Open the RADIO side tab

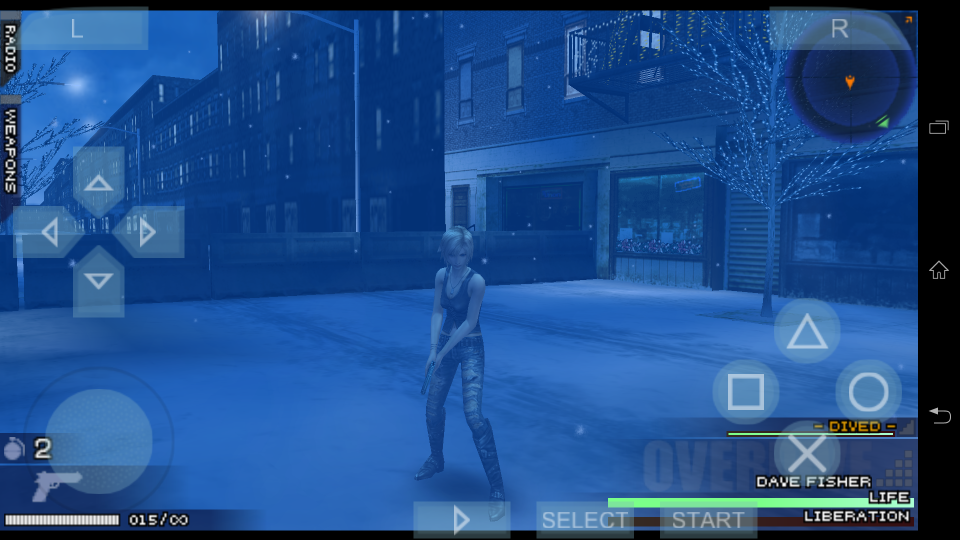pyautogui.click(x=10, y=47)
